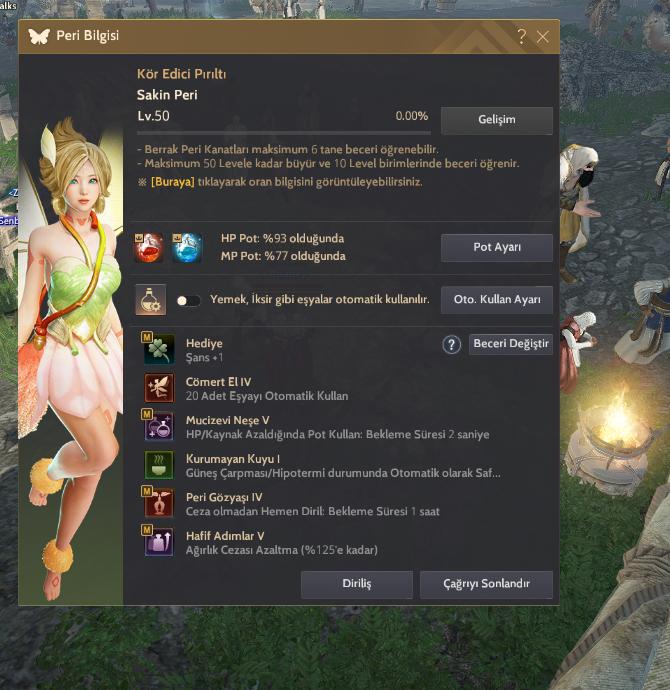Toggle automatic food and elixir usage
Screen dimensions: 670x690
[188, 300]
